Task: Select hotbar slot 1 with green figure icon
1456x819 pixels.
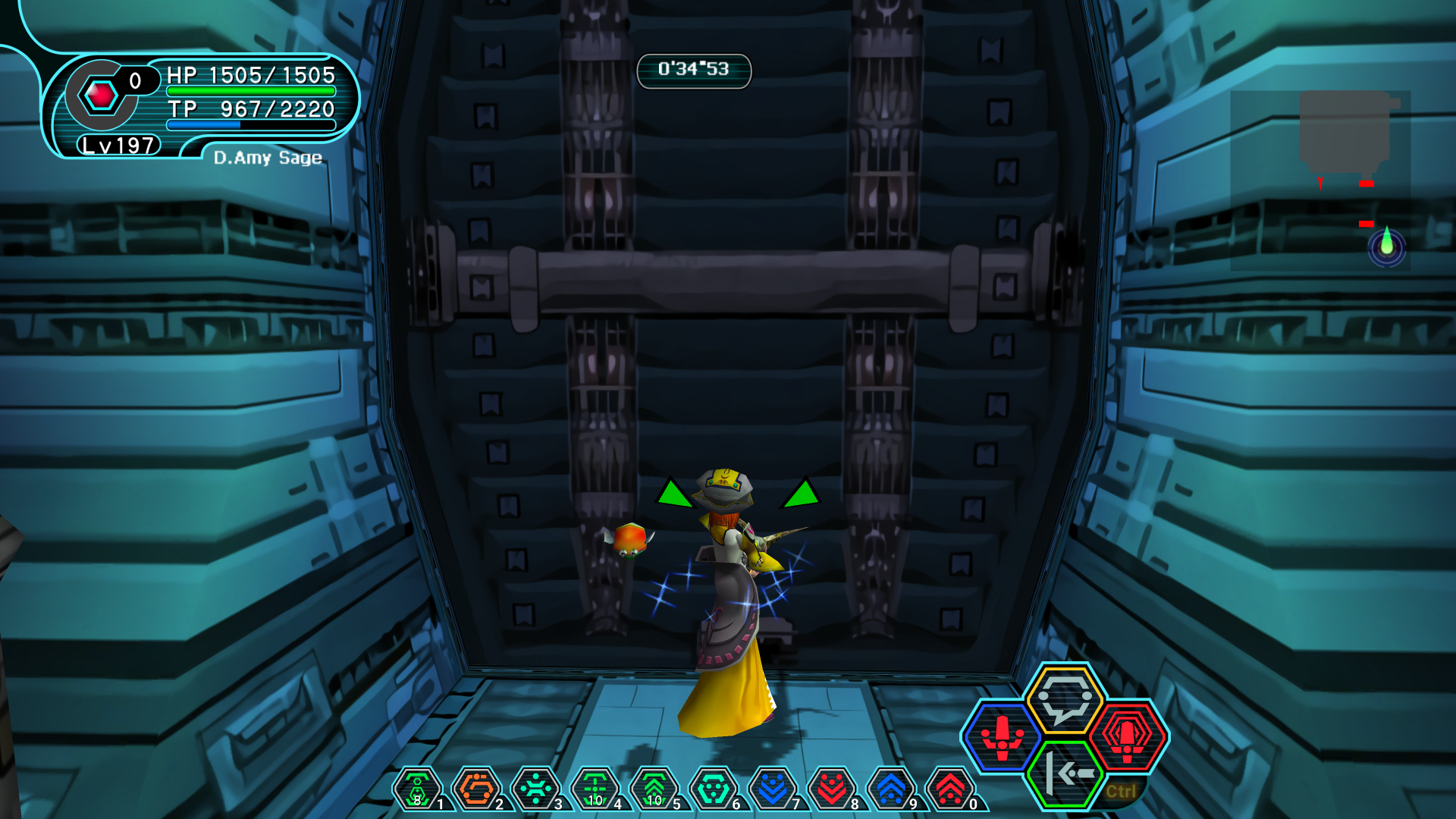Action: (x=418, y=789)
